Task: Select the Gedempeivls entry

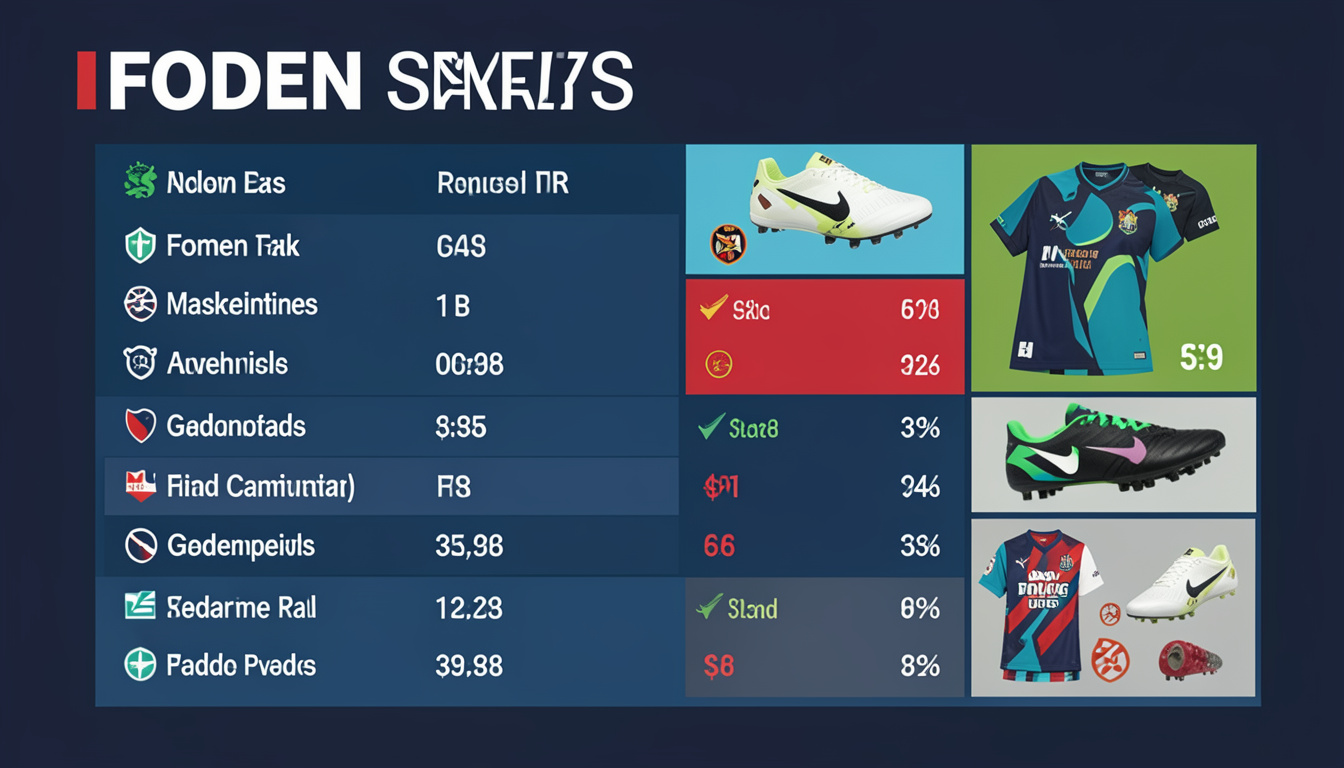Action: click(x=385, y=546)
